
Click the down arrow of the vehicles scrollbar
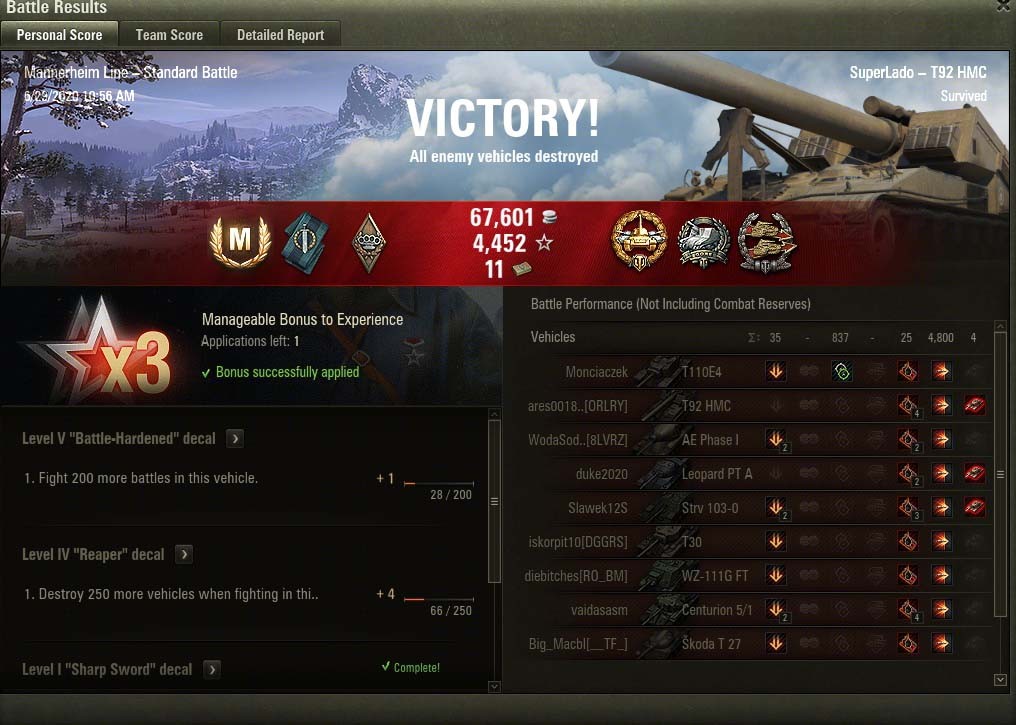(x=1001, y=680)
